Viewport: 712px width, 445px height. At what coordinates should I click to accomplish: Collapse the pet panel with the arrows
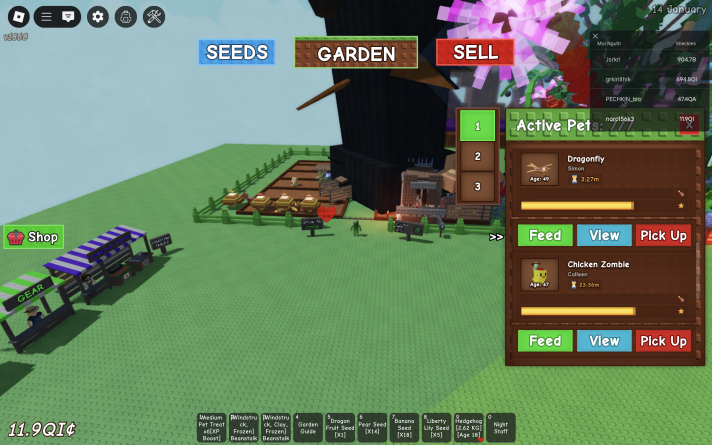pos(496,237)
